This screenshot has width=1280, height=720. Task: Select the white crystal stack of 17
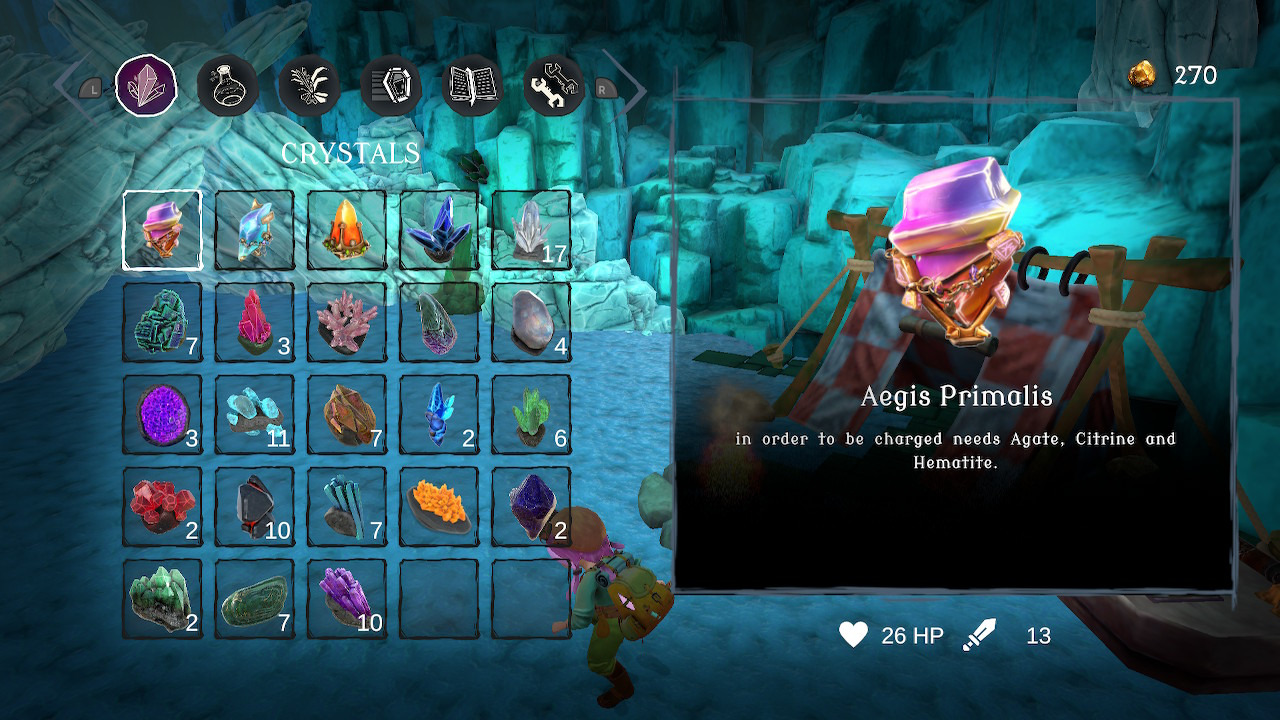tap(531, 230)
